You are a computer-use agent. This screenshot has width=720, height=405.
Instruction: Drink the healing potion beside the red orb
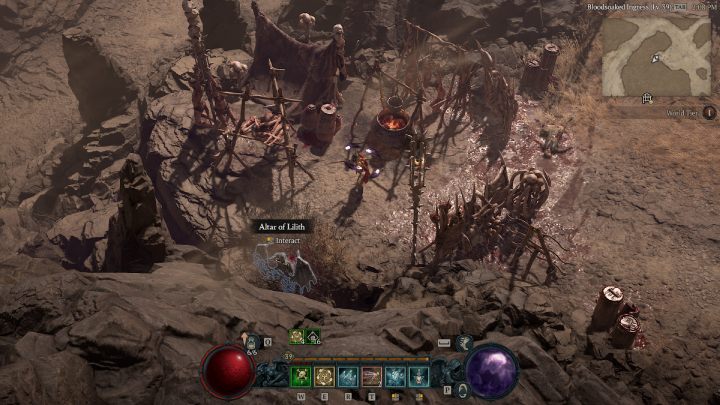(251, 343)
